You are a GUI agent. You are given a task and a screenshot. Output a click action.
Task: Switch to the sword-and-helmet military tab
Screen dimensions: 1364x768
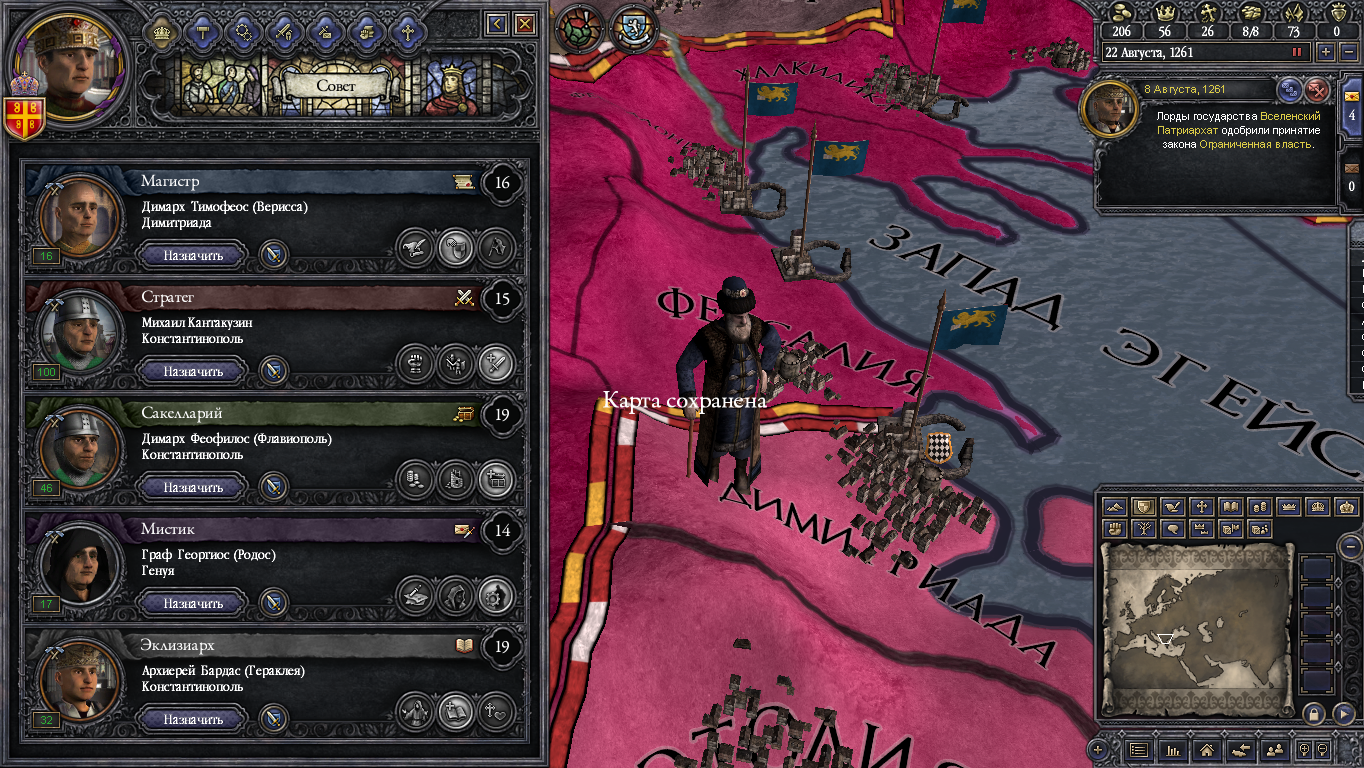(x=285, y=32)
